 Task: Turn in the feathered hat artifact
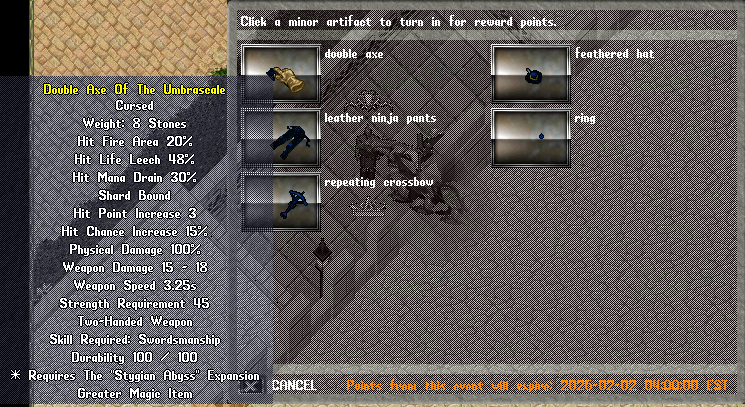pyautogui.click(x=531, y=74)
